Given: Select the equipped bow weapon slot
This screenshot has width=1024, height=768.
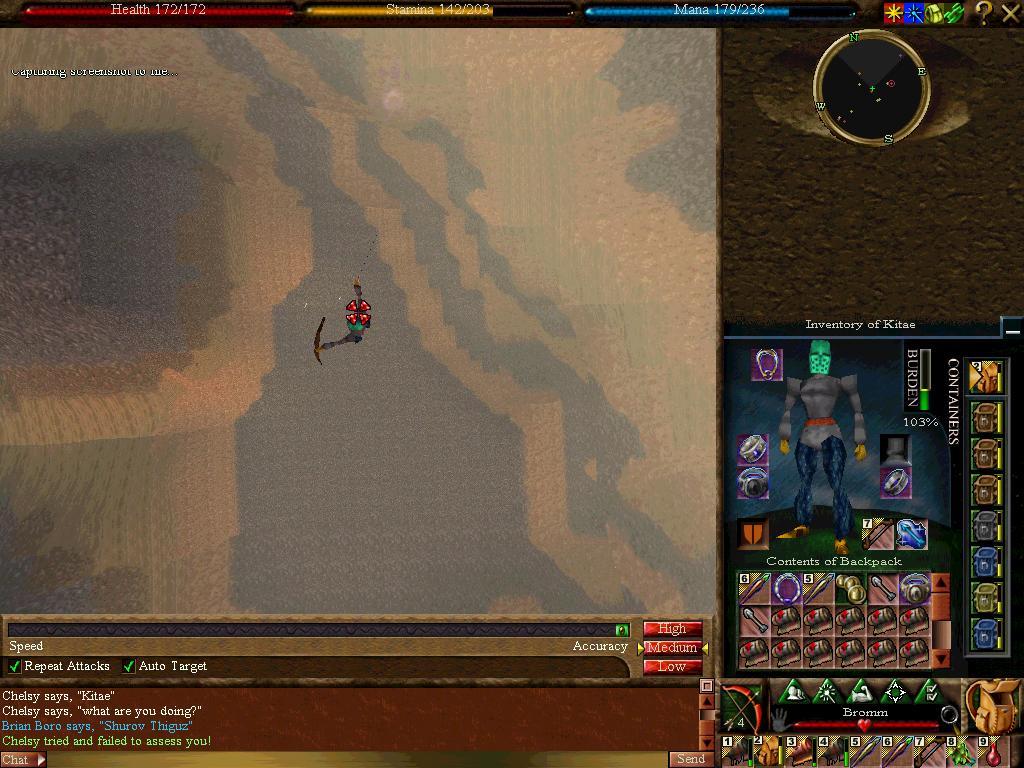Looking at the screenshot, I should tap(878, 534).
